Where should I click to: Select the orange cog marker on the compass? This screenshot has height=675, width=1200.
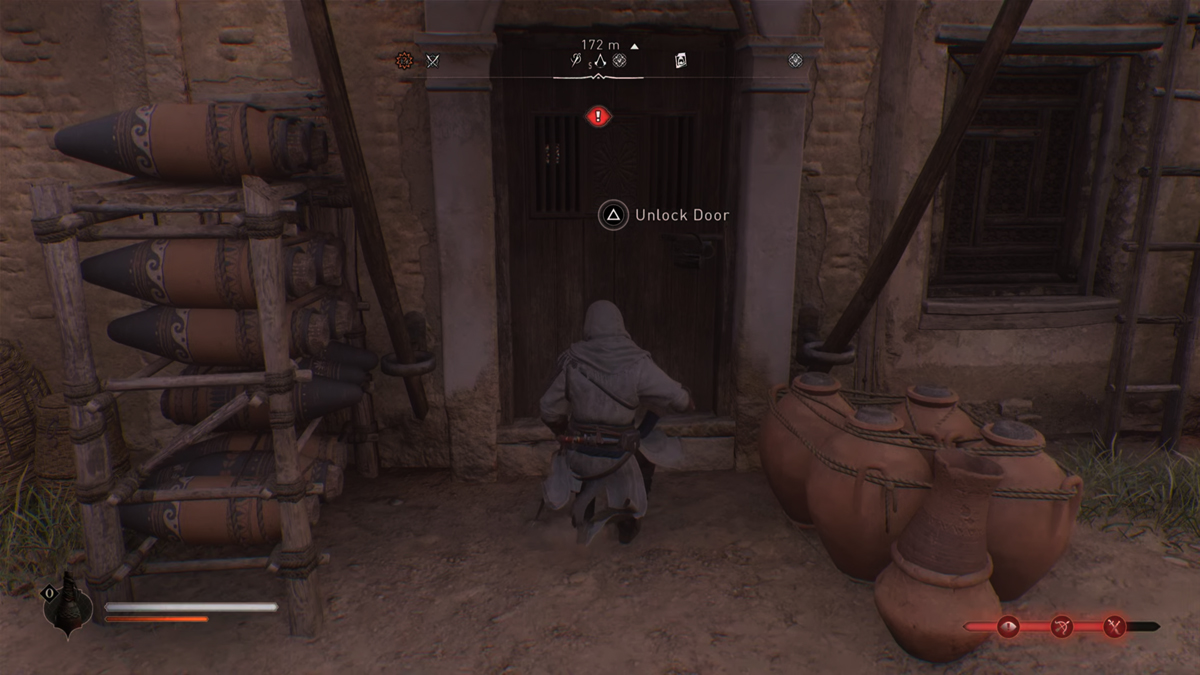tap(404, 60)
